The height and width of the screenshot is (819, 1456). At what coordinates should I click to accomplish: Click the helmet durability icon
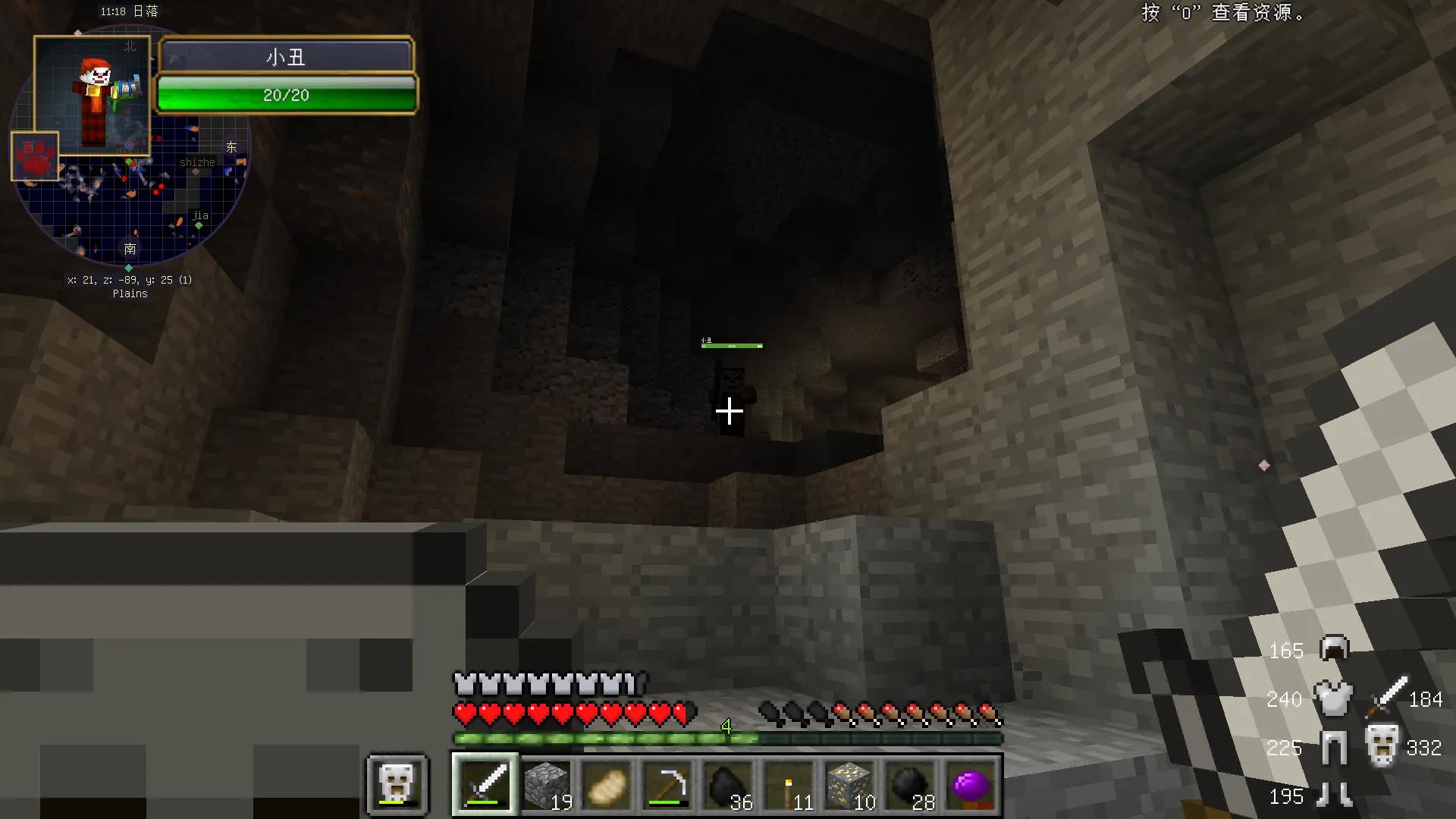tap(1334, 648)
